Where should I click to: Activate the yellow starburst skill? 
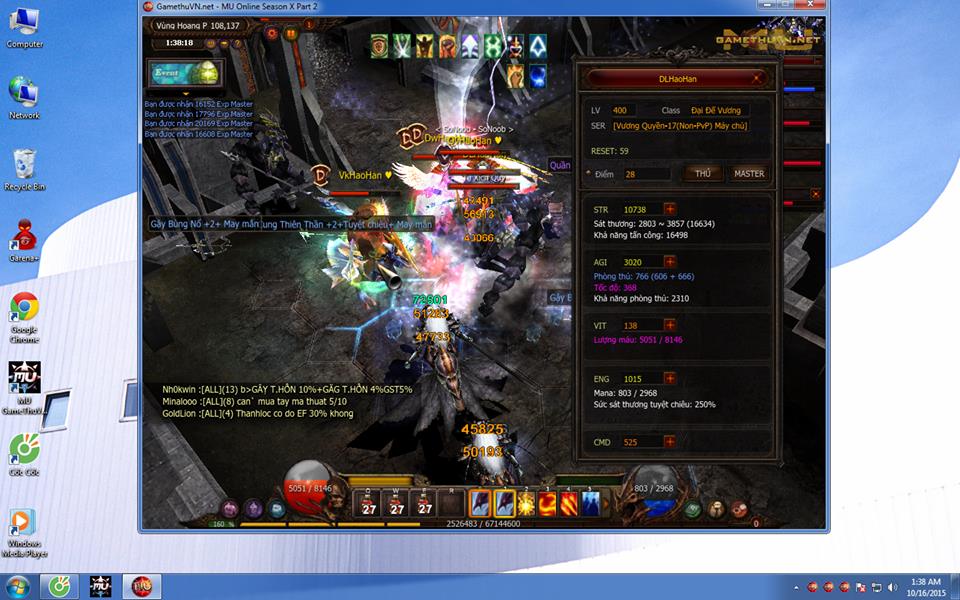point(527,503)
